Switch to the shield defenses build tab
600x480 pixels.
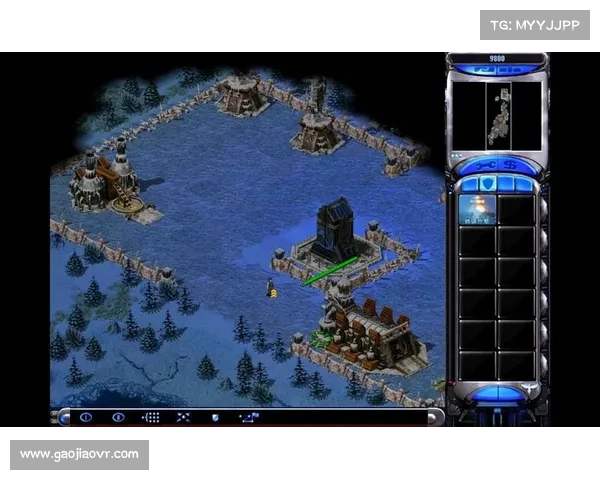click(x=489, y=184)
